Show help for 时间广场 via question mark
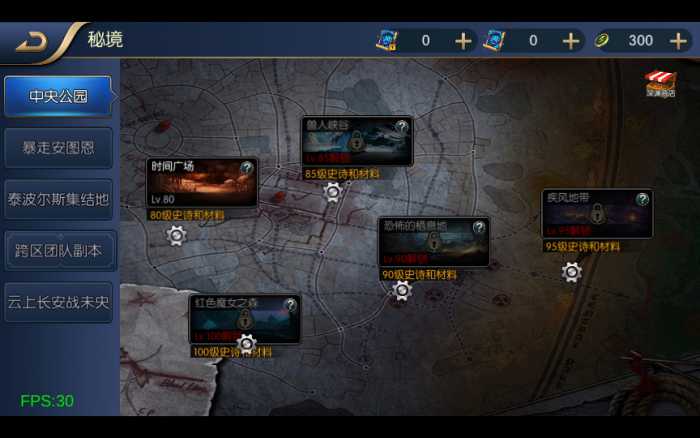The height and width of the screenshot is (438, 700). click(247, 167)
